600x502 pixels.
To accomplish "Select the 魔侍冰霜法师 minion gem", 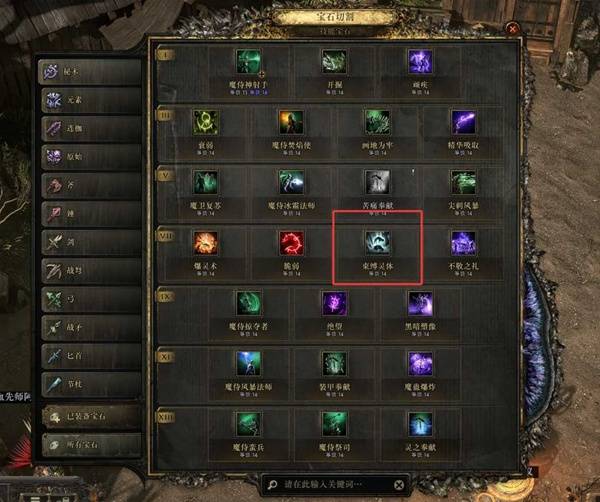I will point(291,182).
